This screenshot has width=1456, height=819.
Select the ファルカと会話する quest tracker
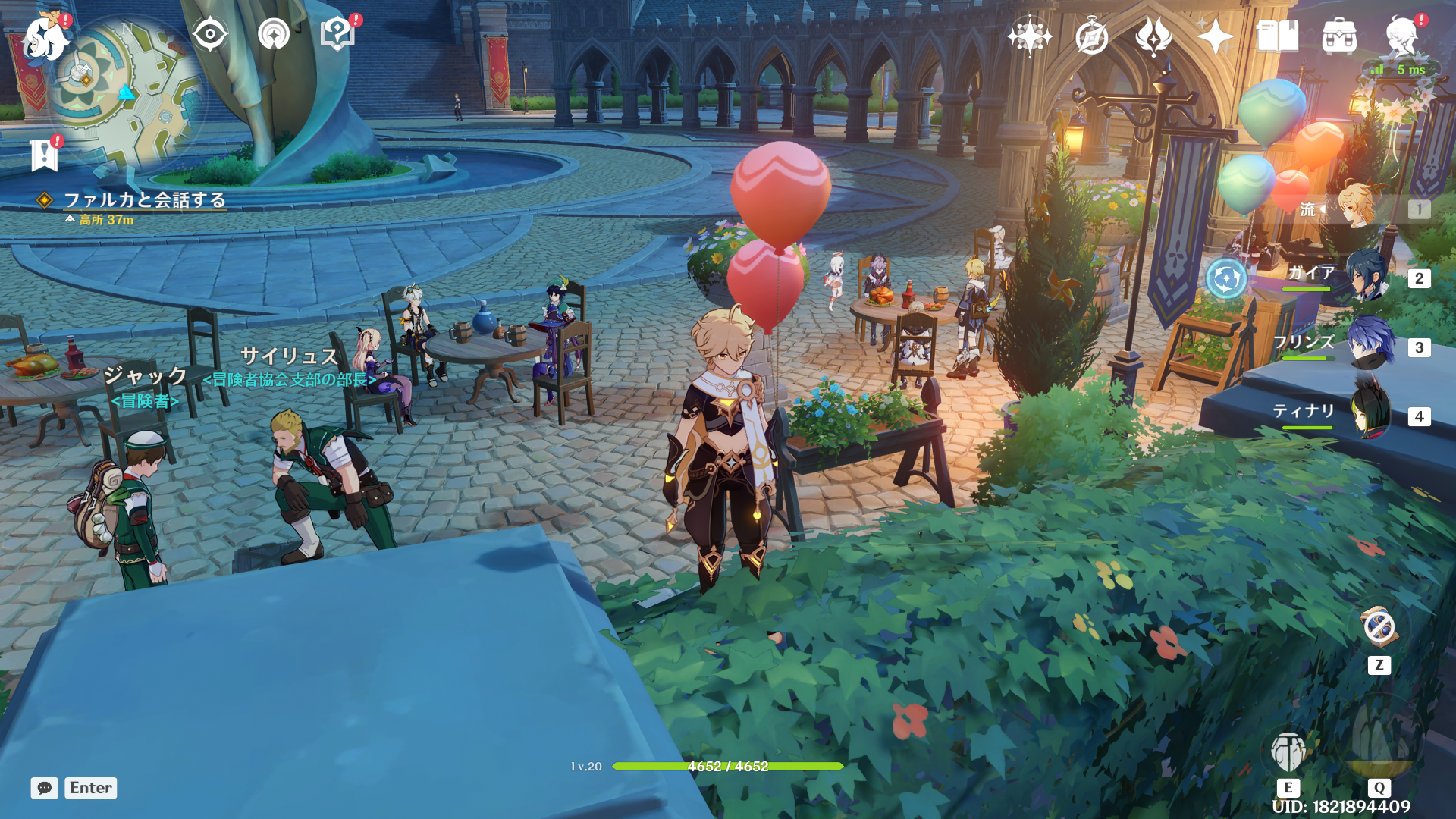144,199
